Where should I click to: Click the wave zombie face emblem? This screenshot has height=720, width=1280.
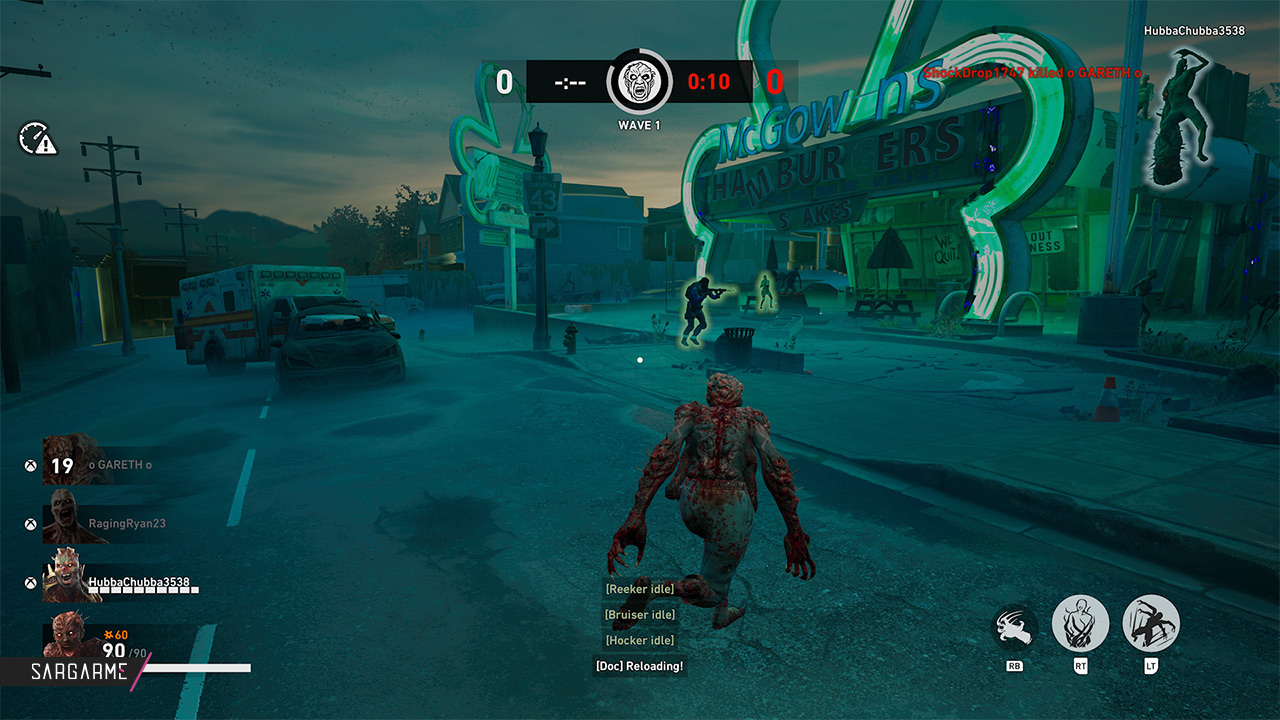(639, 82)
